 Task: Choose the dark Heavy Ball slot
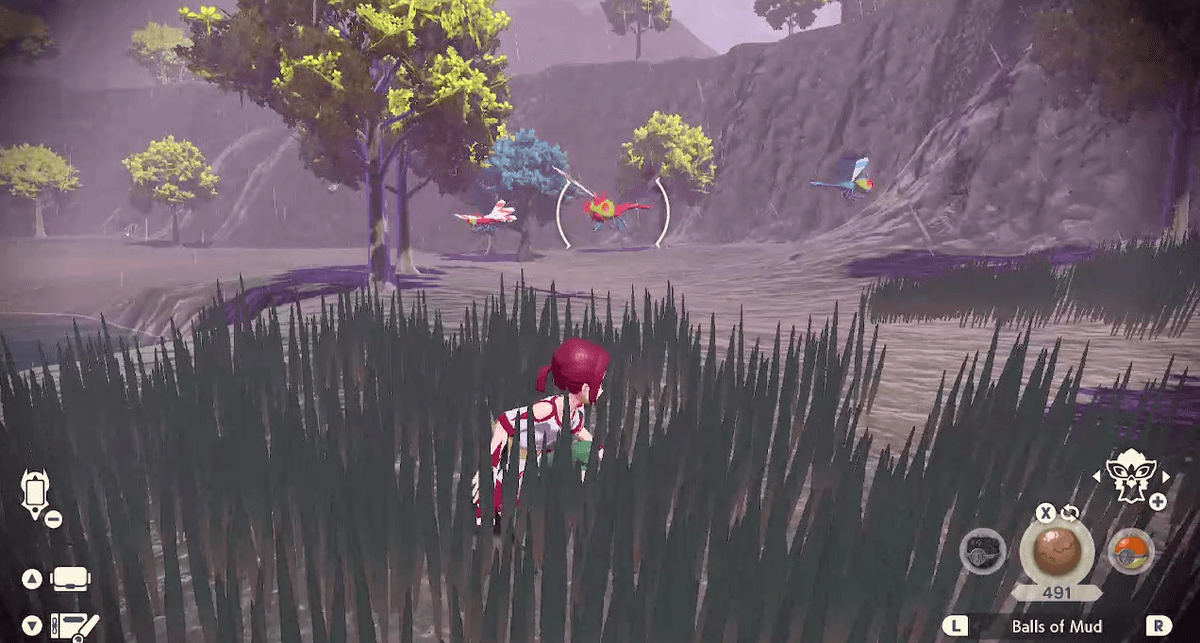pos(982,551)
